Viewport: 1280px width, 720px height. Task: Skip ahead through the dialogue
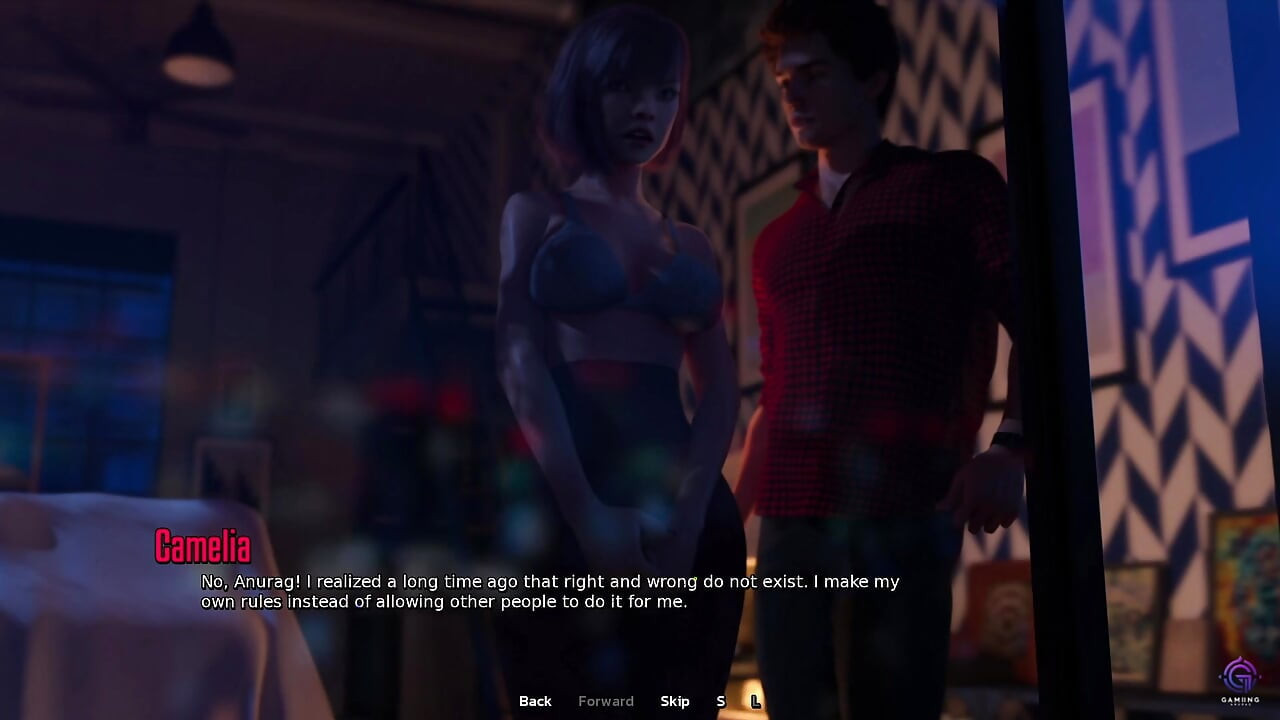(x=675, y=701)
